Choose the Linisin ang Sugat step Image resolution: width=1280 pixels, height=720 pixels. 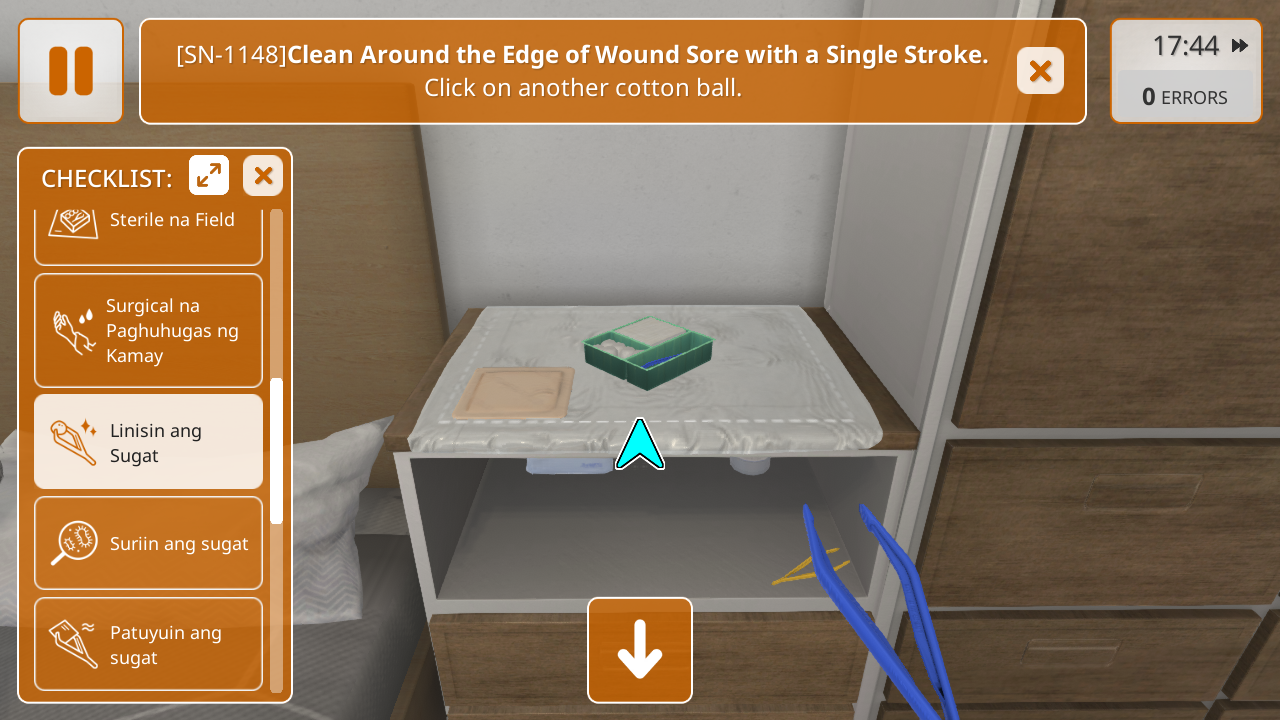pos(148,442)
